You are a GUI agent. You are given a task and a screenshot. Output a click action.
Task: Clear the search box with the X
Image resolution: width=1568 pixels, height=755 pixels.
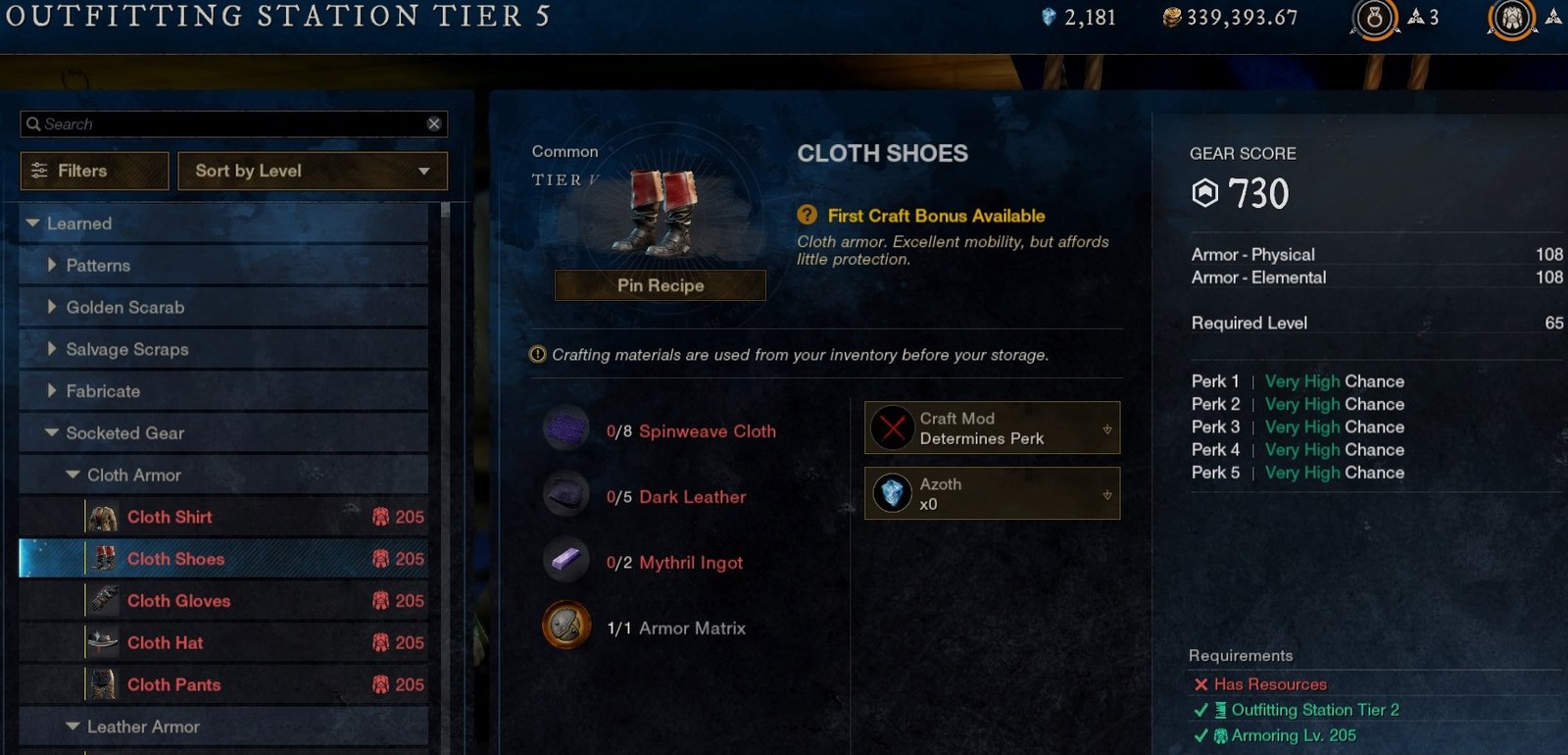coord(434,124)
